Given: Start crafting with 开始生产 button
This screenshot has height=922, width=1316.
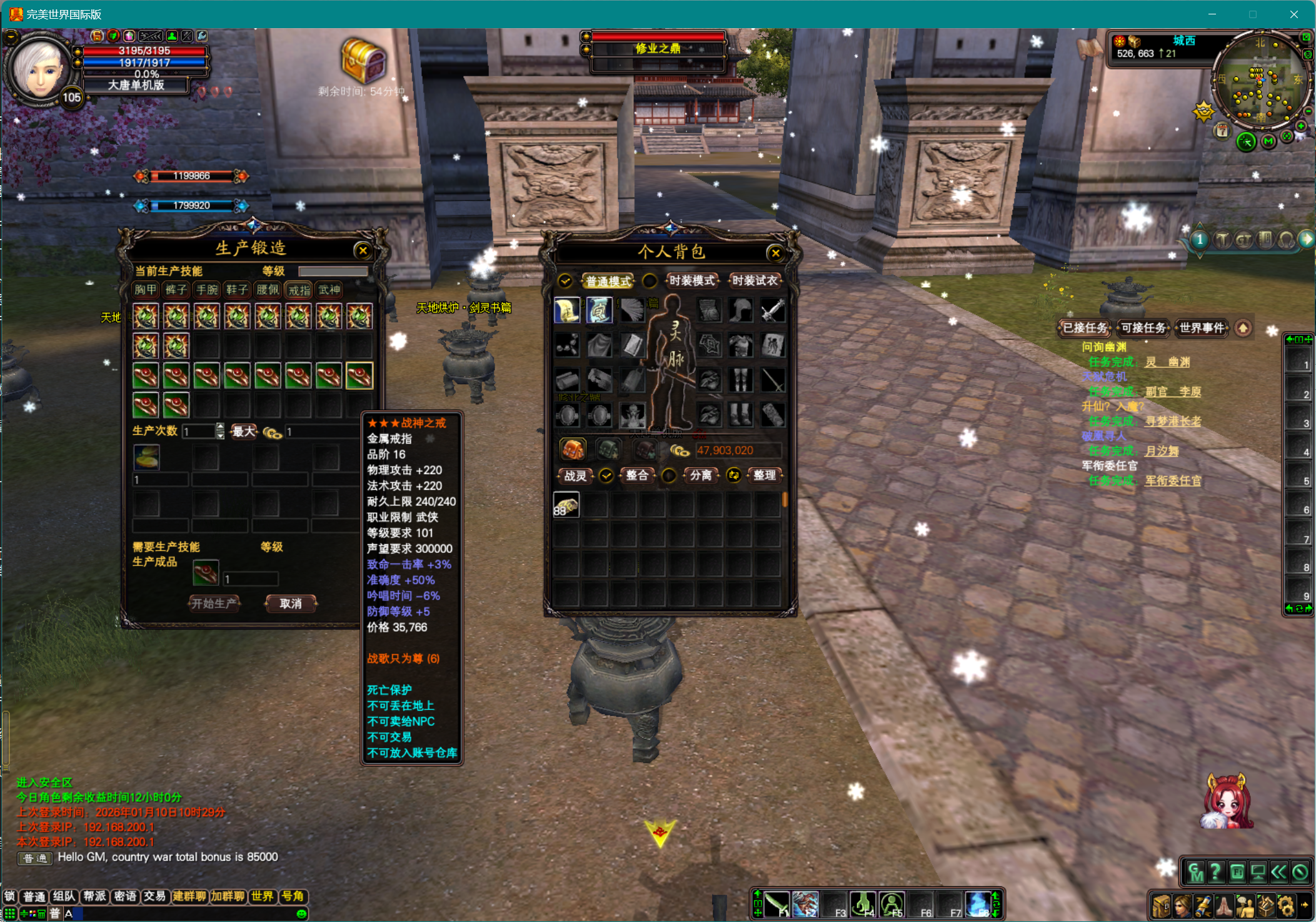Looking at the screenshot, I should [x=214, y=604].
